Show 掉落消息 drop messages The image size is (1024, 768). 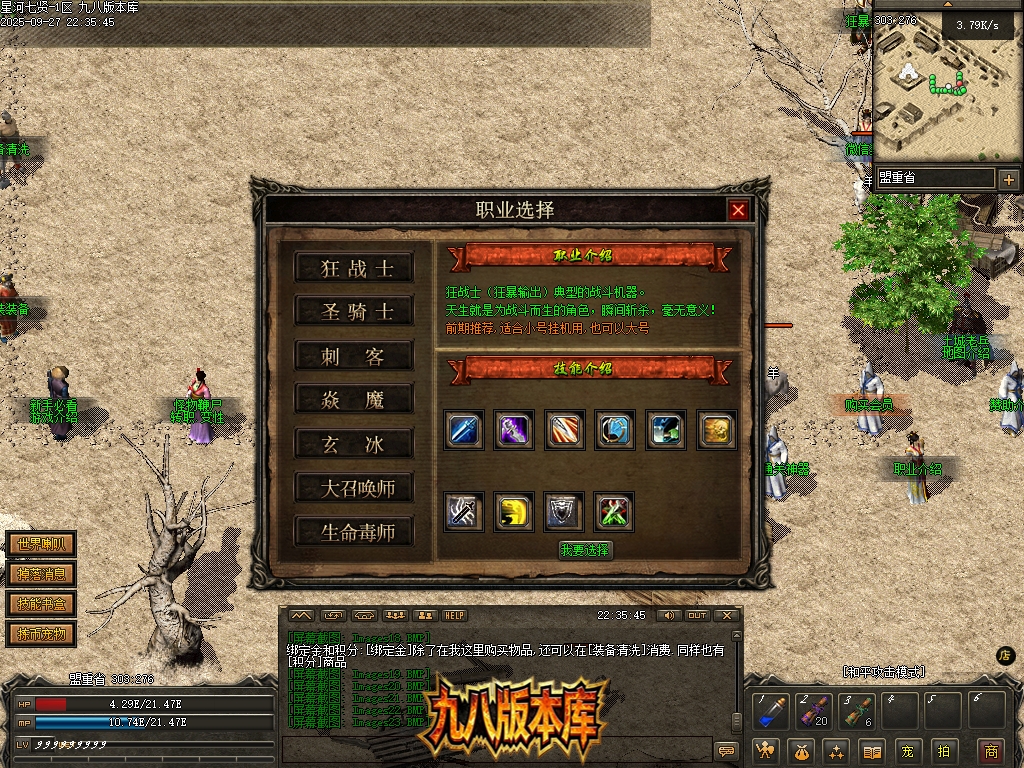click(41, 574)
